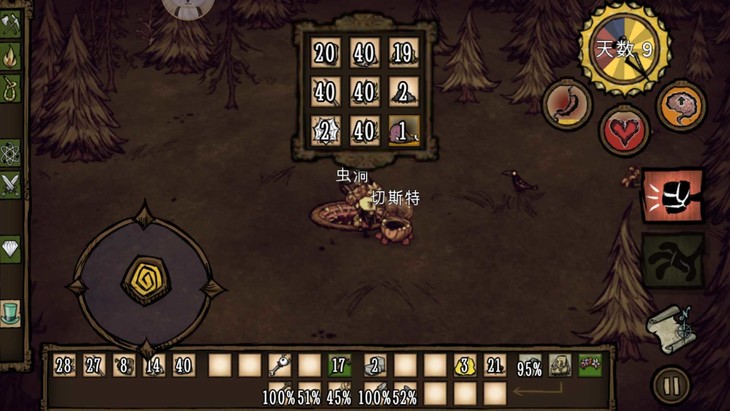The width and height of the screenshot is (730, 411).
Task: Open the Fire crafting tab
Action: [11, 55]
